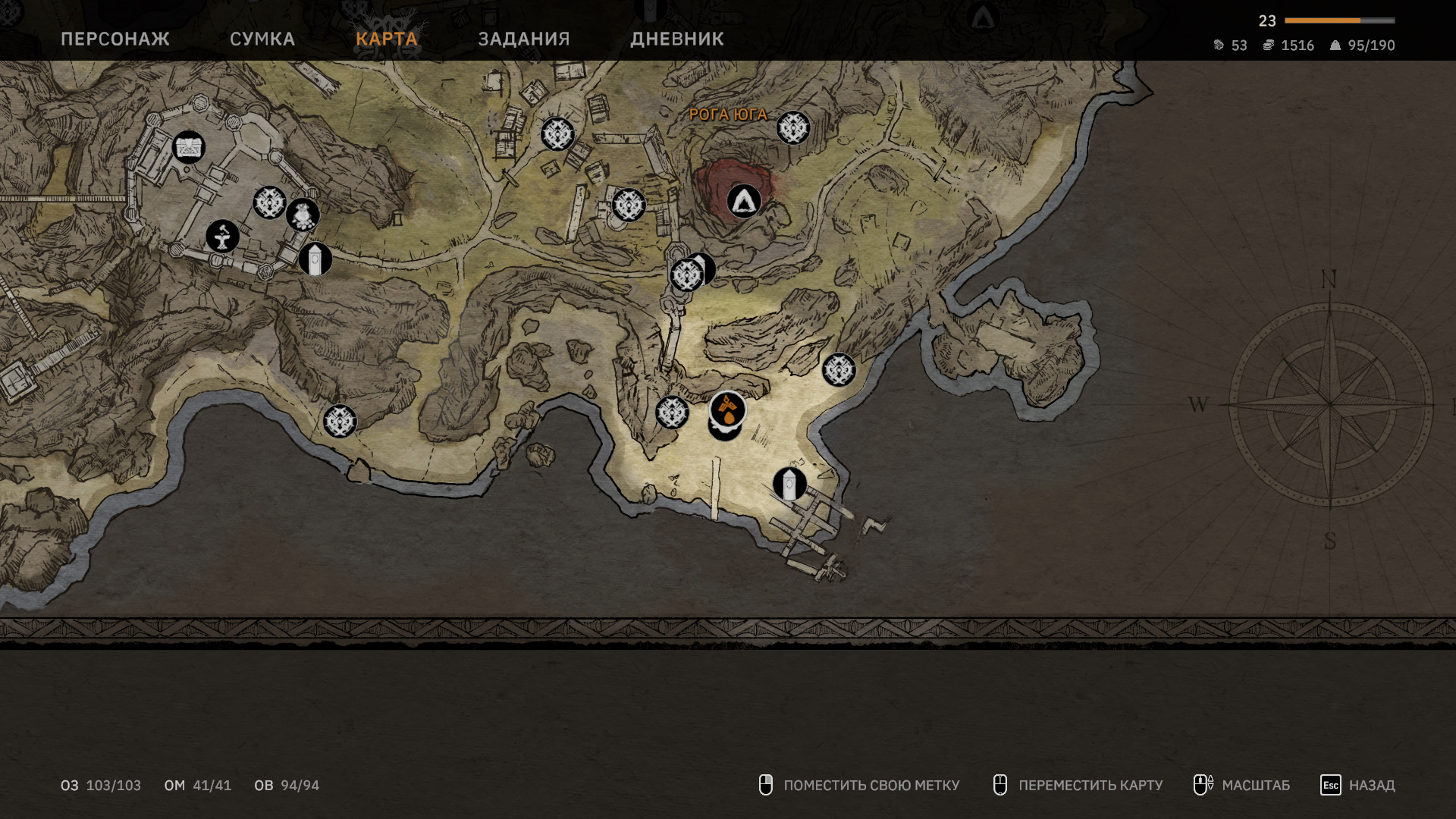Image resolution: width=1456 pixels, height=819 pixels.
Task: Select the КАРТА map tab
Action: [387, 39]
